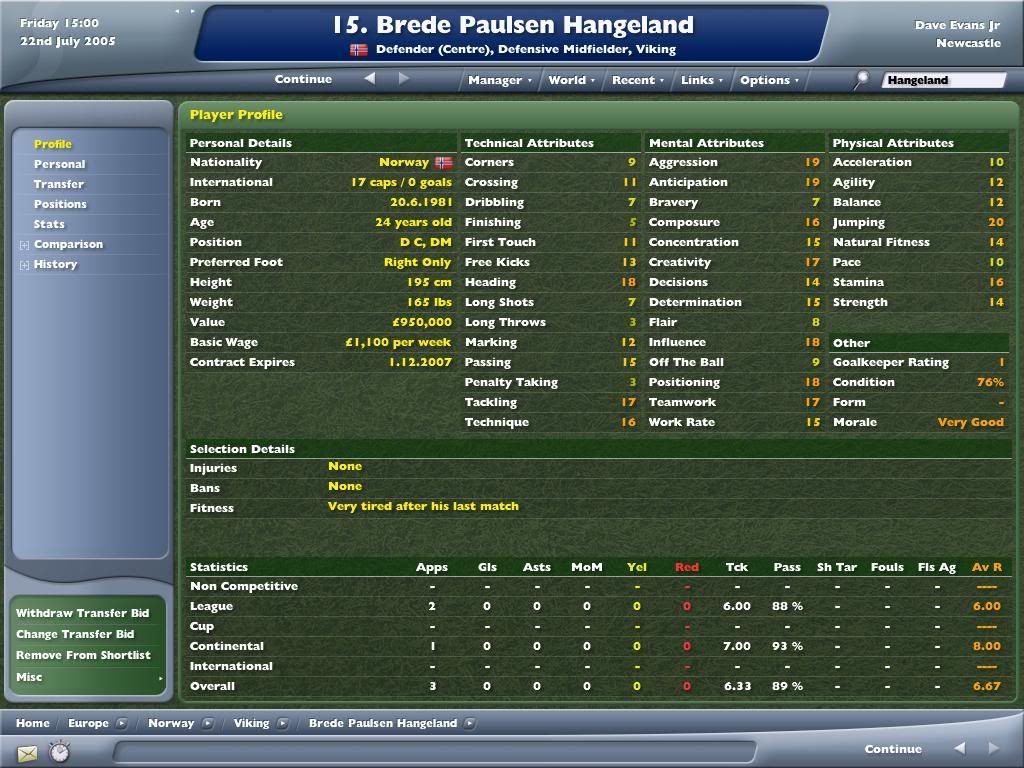Show the player's Stats section
Screen dimensions: 1024x768
(x=49, y=224)
